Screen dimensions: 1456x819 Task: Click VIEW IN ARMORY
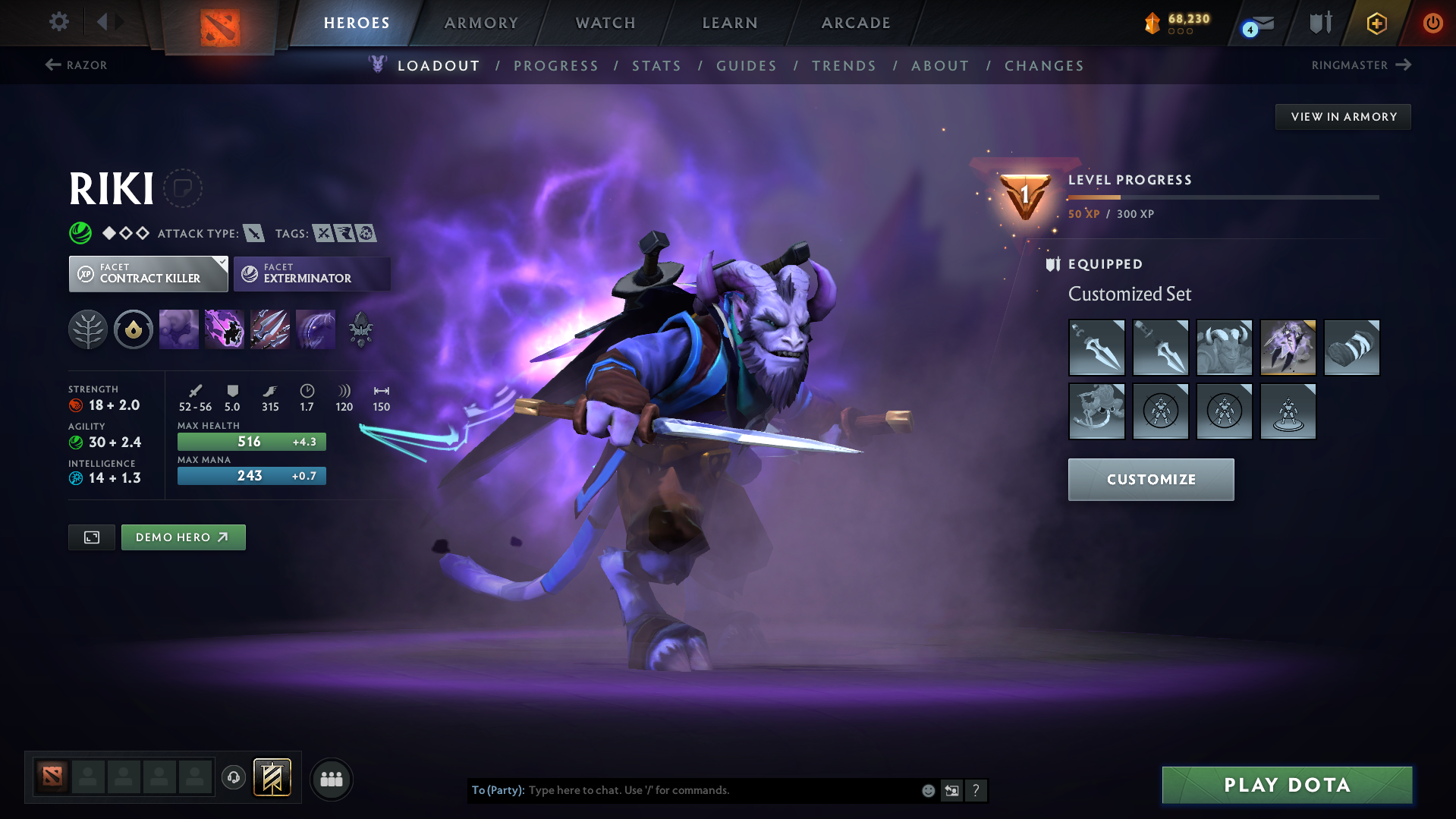(x=1342, y=116)
